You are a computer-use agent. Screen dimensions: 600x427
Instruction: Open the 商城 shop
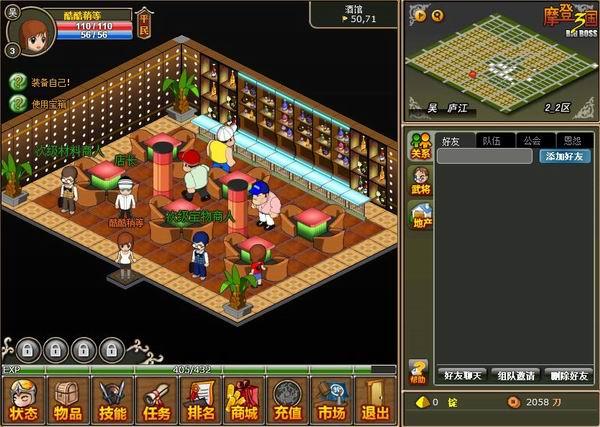tap(243, 401)
